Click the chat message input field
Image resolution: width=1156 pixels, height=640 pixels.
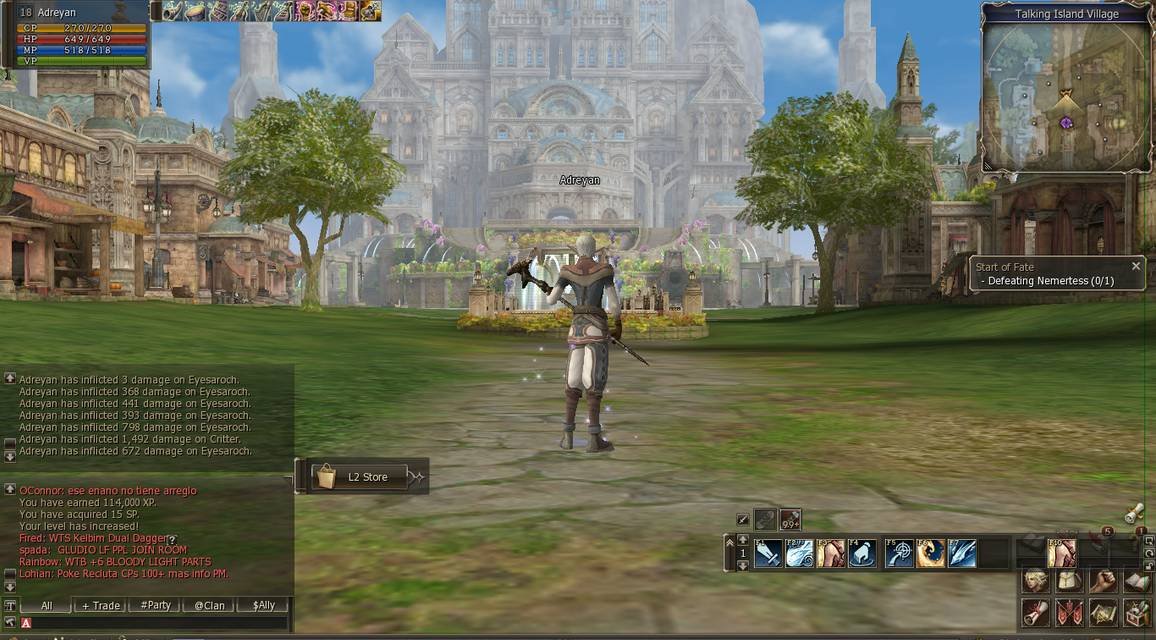point(160,623)
